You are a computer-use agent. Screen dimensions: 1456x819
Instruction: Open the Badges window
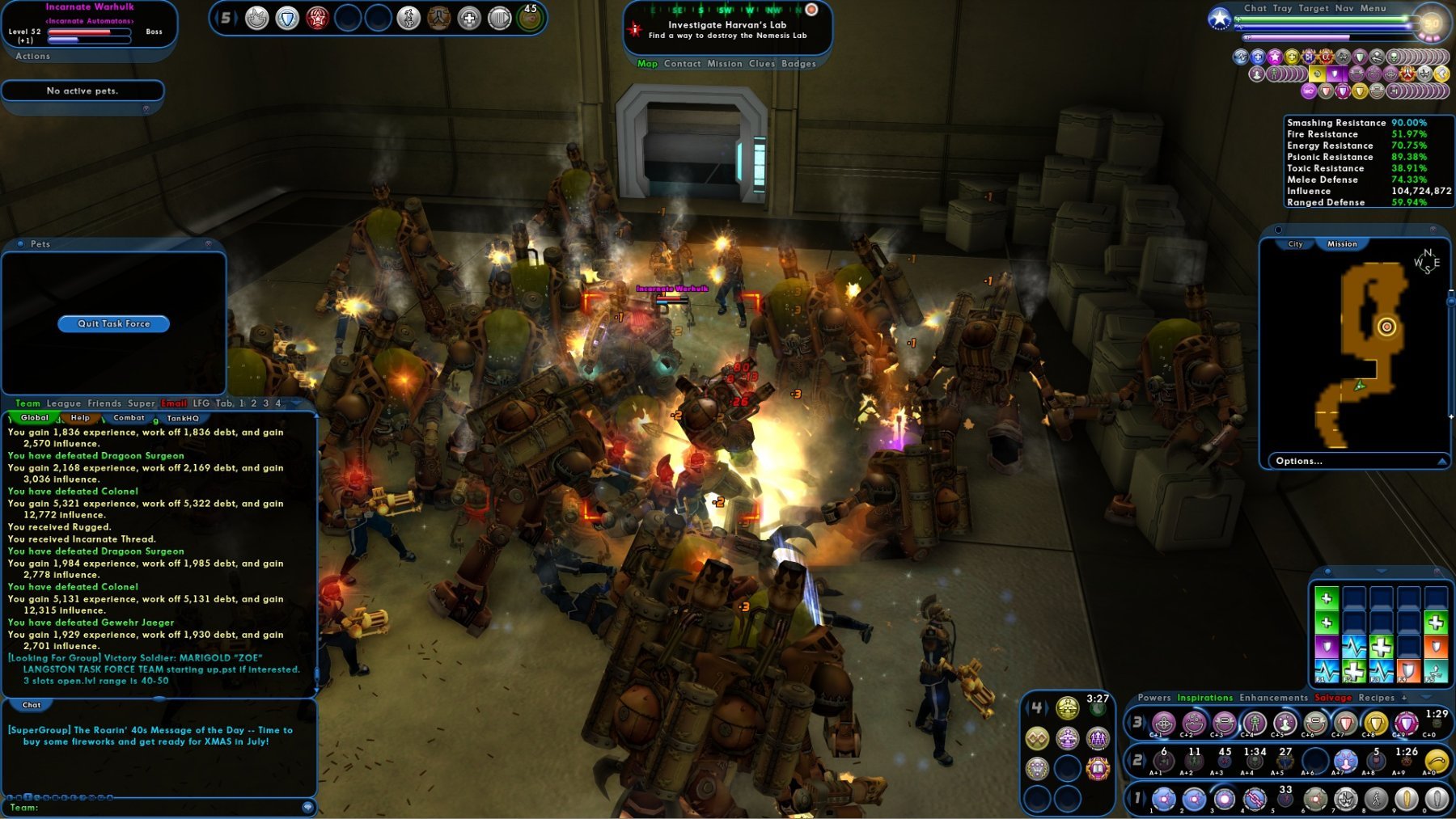tap(798, 64)
